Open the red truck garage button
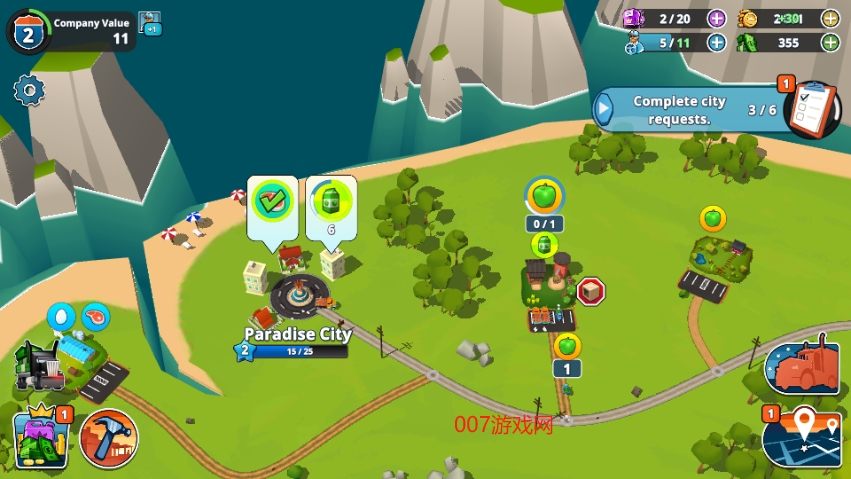The height and width of the screenshot is (479, 851). point(801,368)
